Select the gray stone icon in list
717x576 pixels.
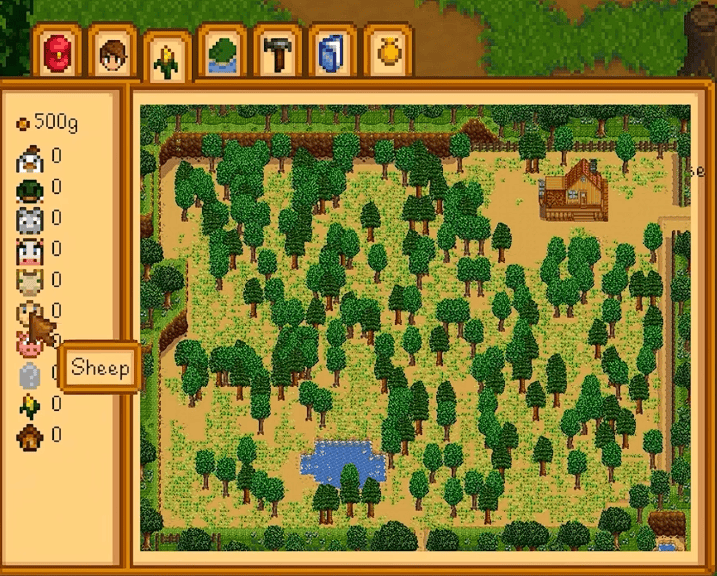(x=29, y=374)
